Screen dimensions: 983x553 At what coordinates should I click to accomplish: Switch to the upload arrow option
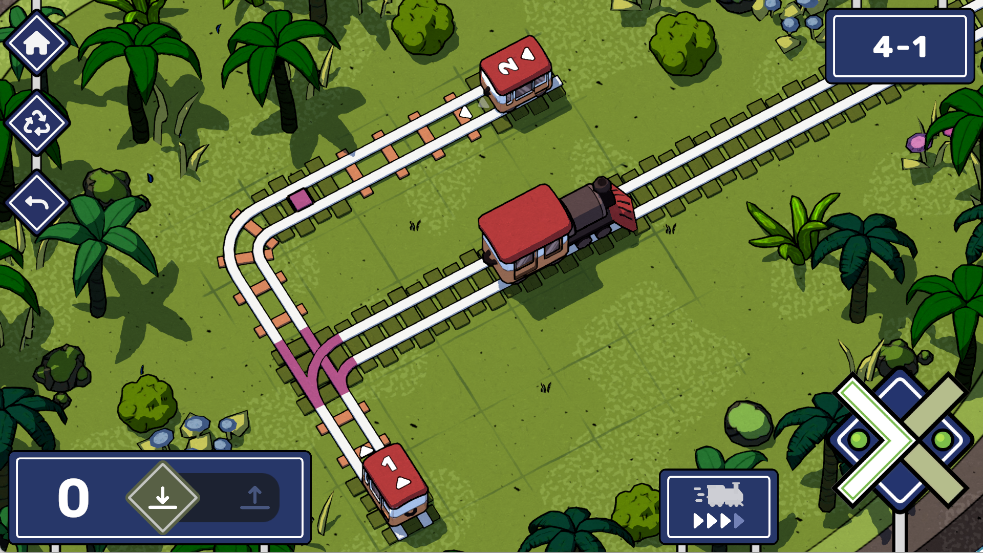[x=254, y=497]
